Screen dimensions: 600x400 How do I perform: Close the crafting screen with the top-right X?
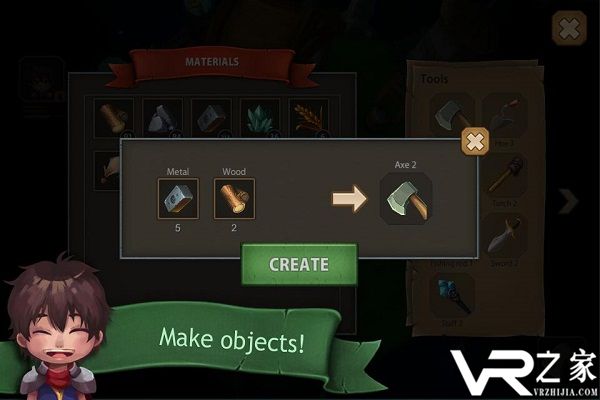pos(569,29)
